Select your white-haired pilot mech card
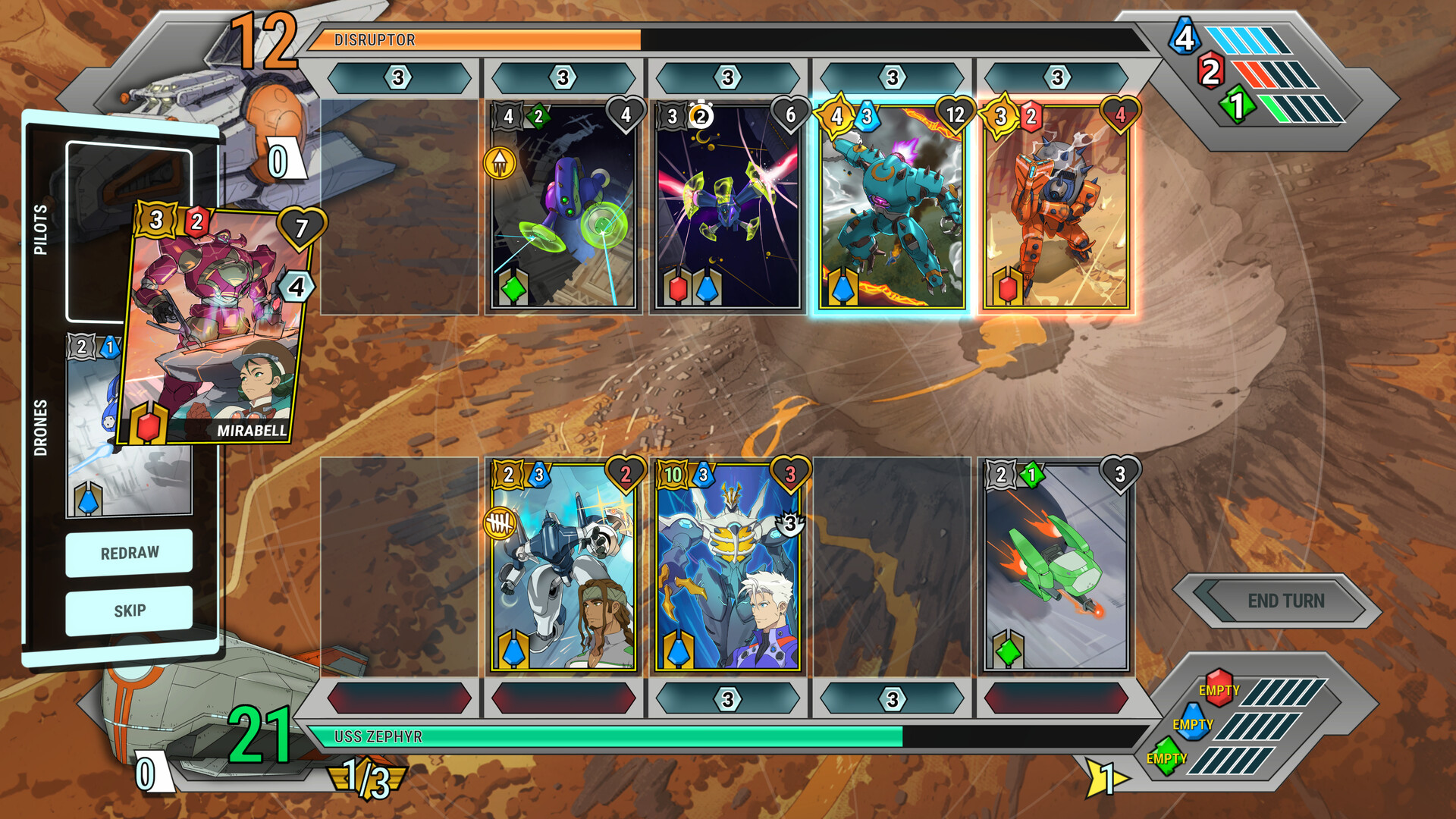Image resolution: width=1456 pixels, height=819 pixels. (727, 569)
